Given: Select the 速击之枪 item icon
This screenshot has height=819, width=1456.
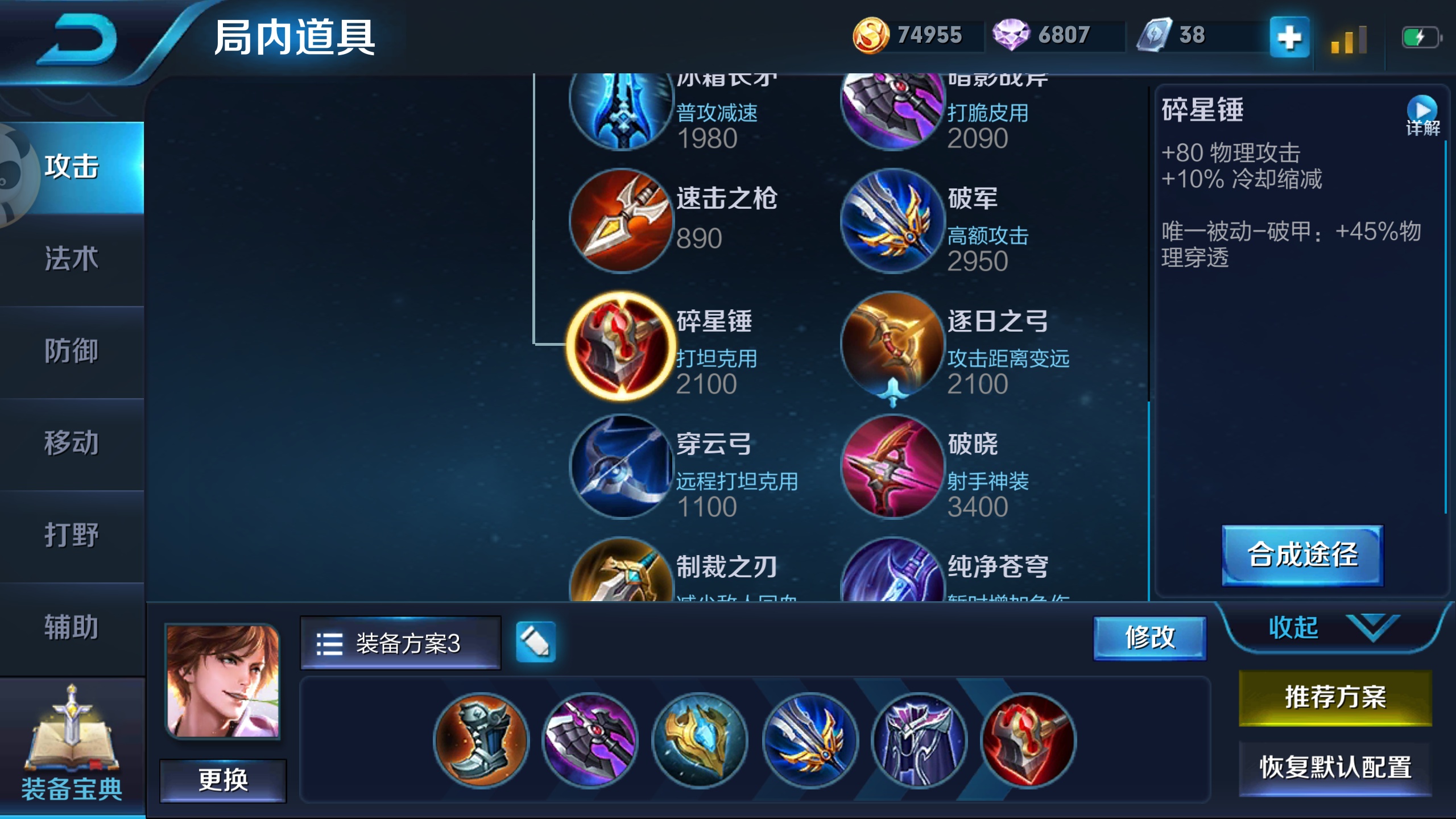Looking at the screenshot, I should point(622,222).
